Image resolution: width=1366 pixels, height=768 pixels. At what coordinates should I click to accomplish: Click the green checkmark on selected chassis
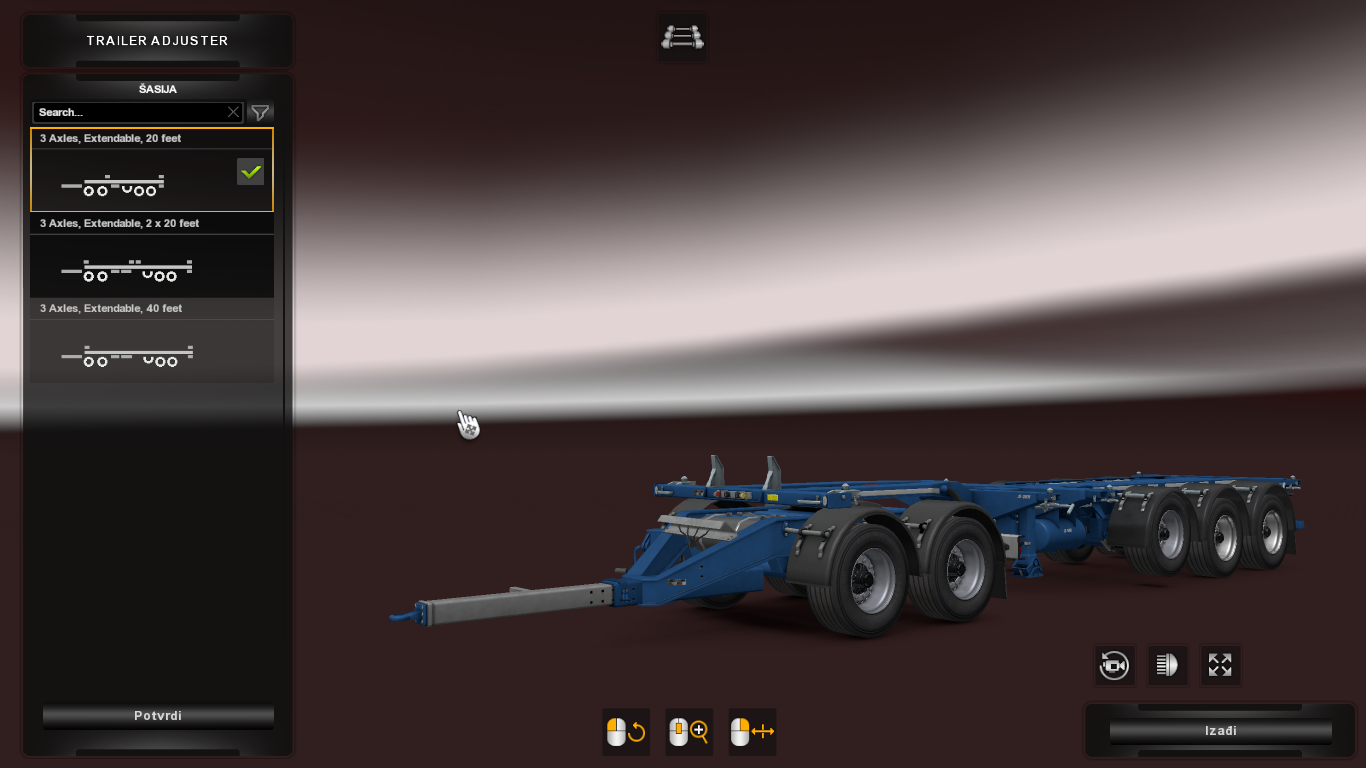250,171
